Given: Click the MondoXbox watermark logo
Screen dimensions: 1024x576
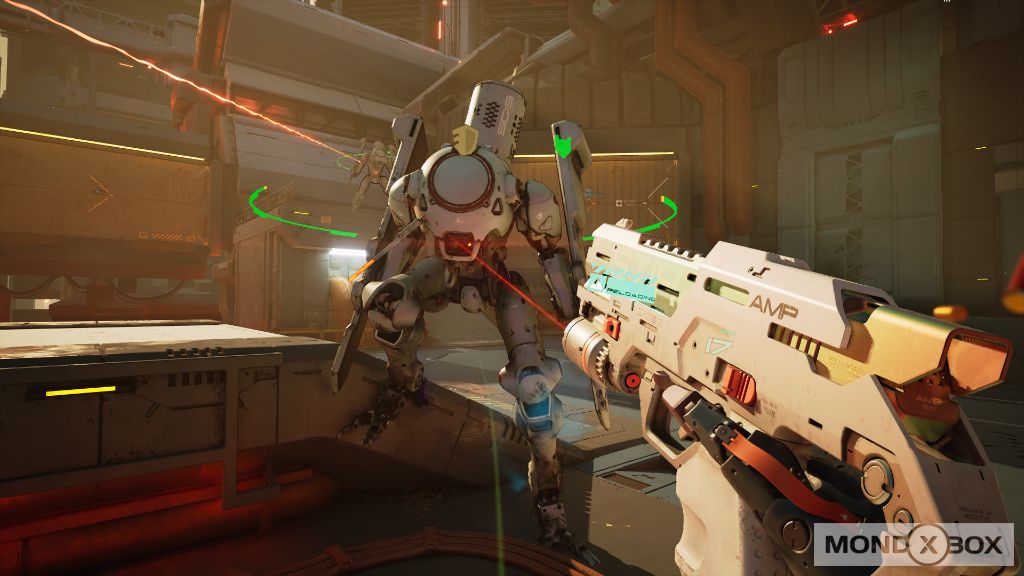Looking at the screenshot, I should pos(914,544).
